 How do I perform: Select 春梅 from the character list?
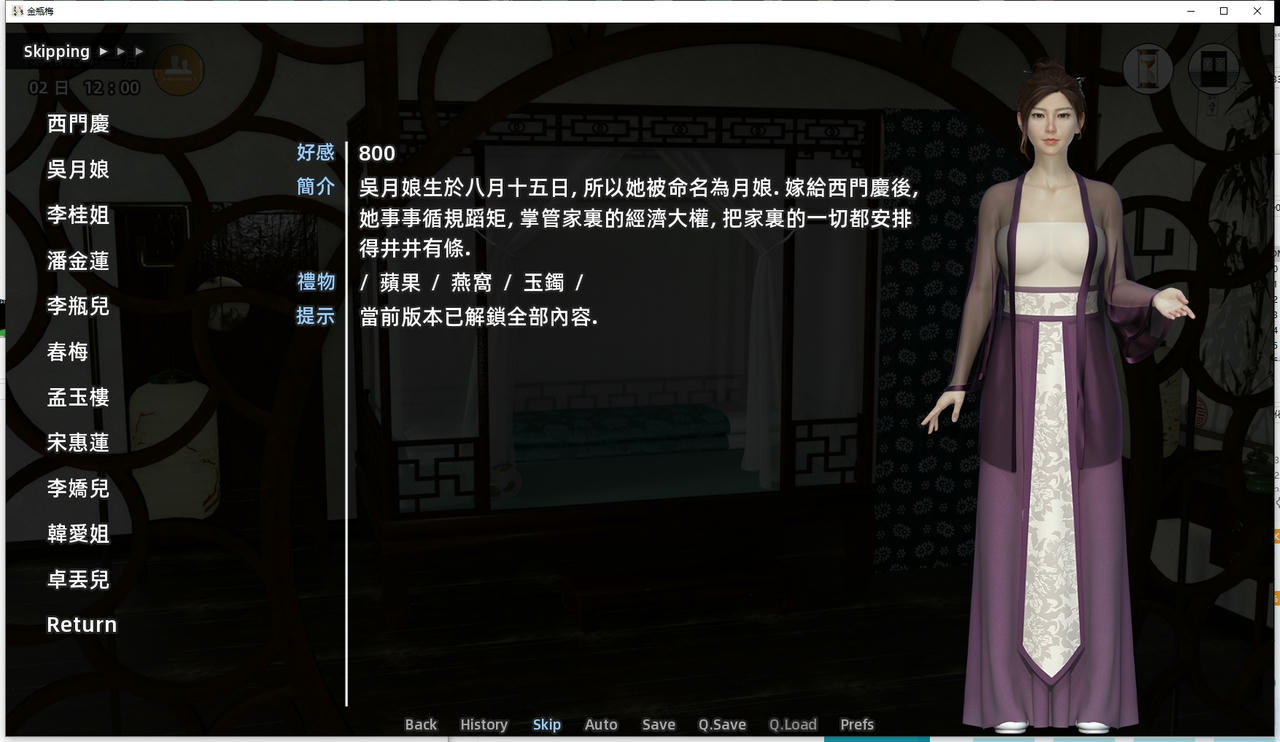point(67,352)
